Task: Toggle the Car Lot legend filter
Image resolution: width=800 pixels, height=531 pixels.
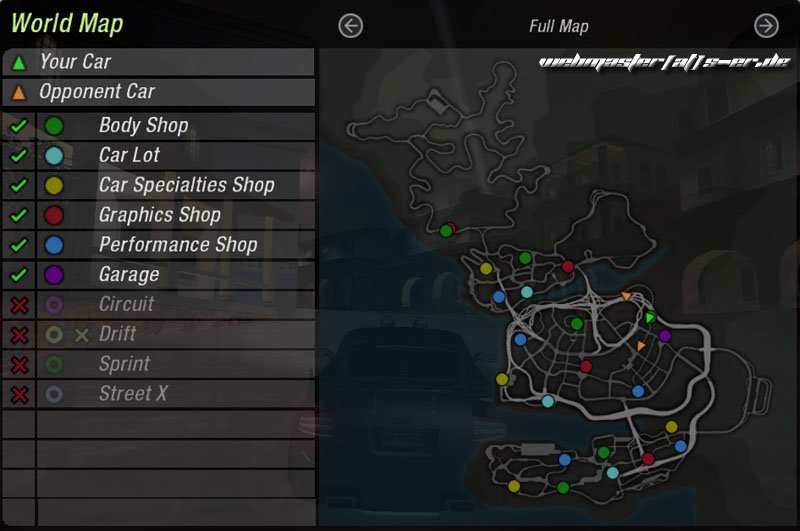Action: tap(18, 156)
